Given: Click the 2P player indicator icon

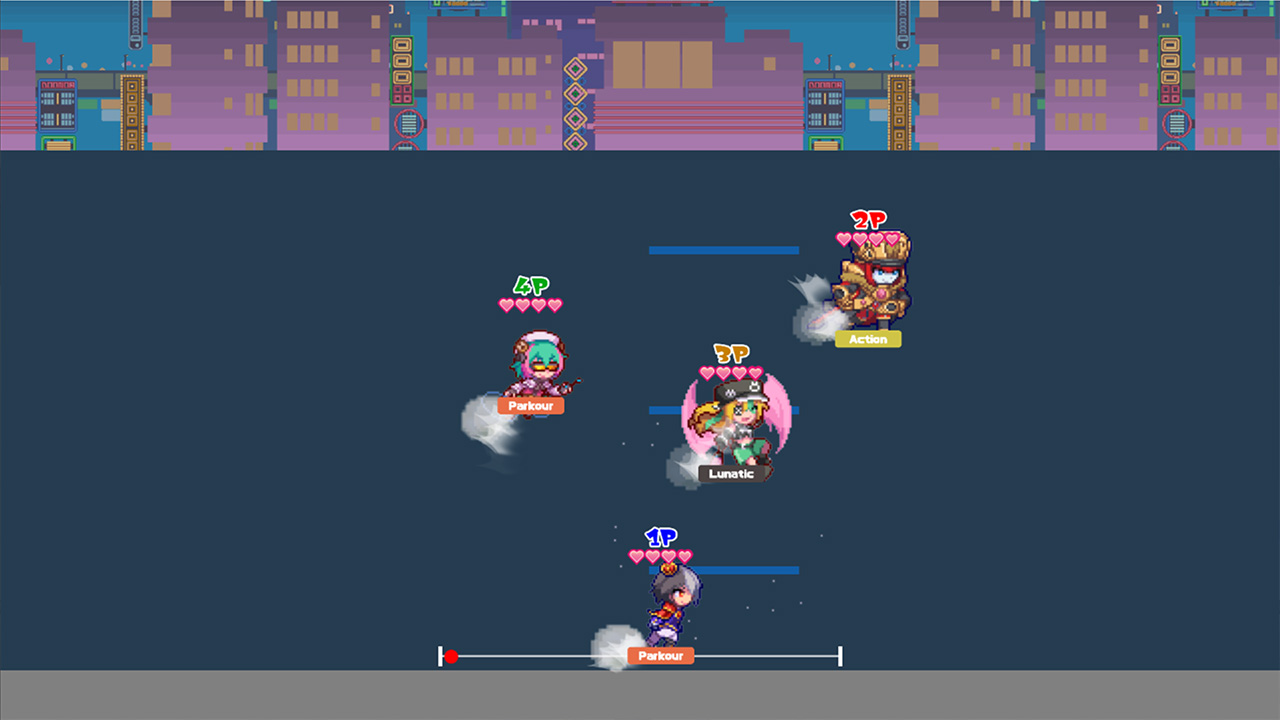Looking at the screenshot, I should pyautogui.click(x=868, y=219).
